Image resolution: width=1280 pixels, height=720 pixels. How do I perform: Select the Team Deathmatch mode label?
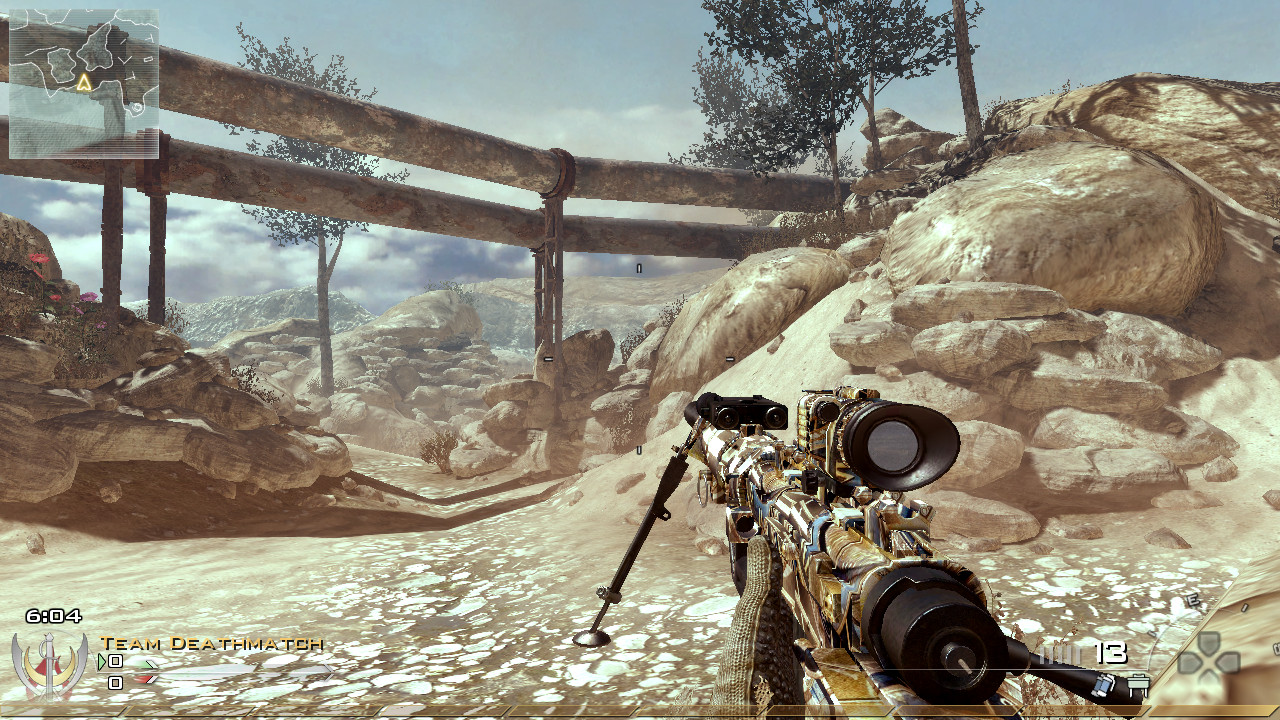(210, 644)
